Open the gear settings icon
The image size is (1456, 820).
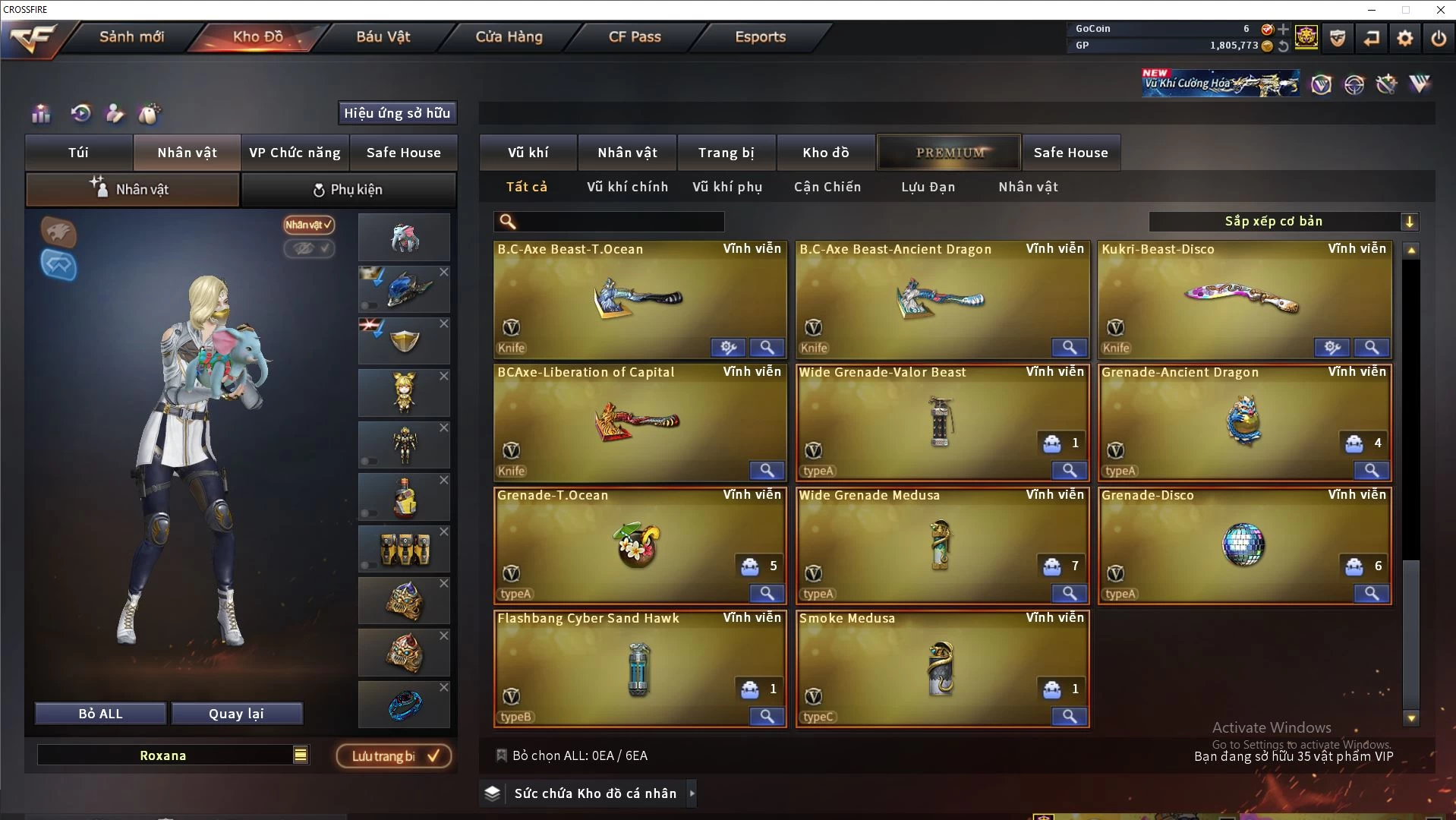pyautogui.click(x=1405, y=38)
